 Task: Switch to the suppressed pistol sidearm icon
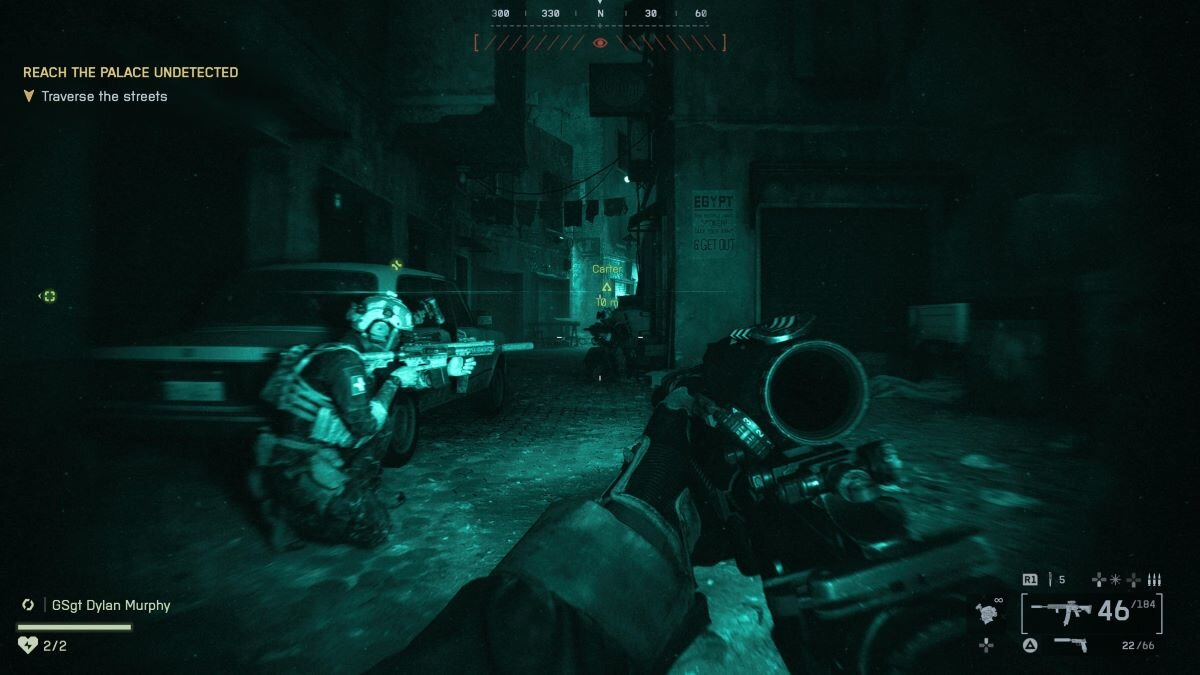[1070, 645]
